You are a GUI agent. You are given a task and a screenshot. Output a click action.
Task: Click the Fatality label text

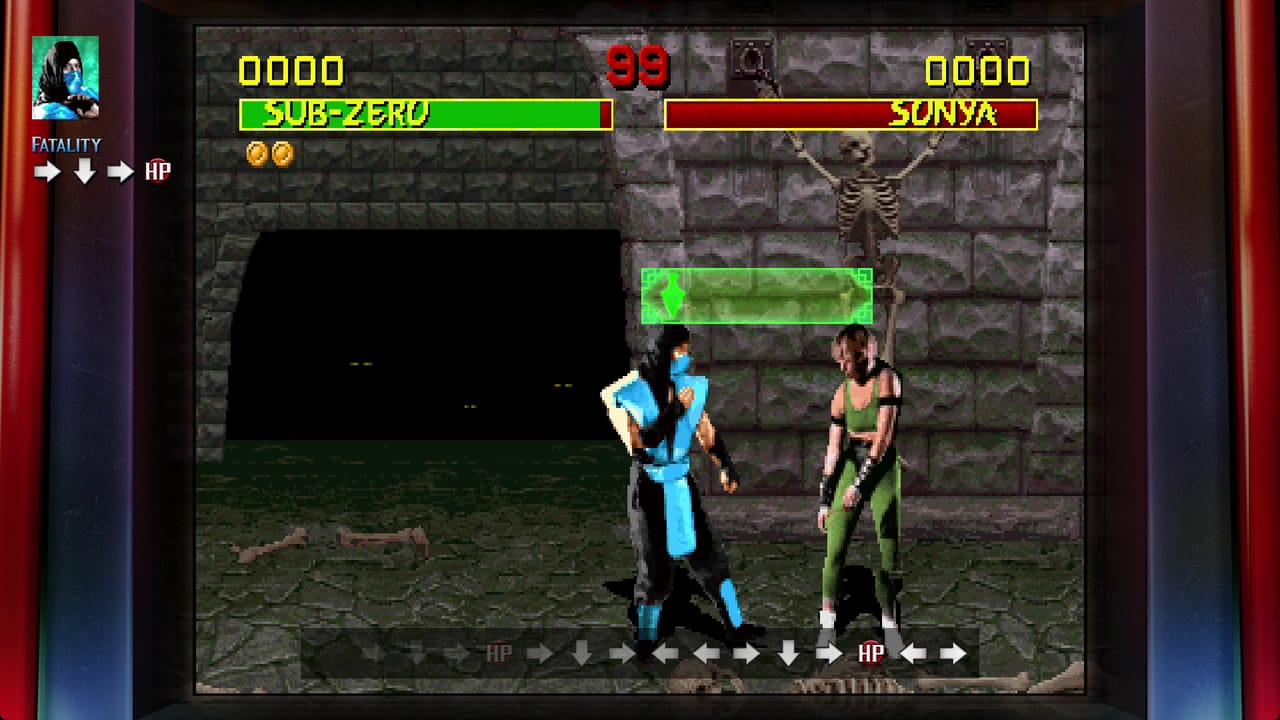[64, 143]
